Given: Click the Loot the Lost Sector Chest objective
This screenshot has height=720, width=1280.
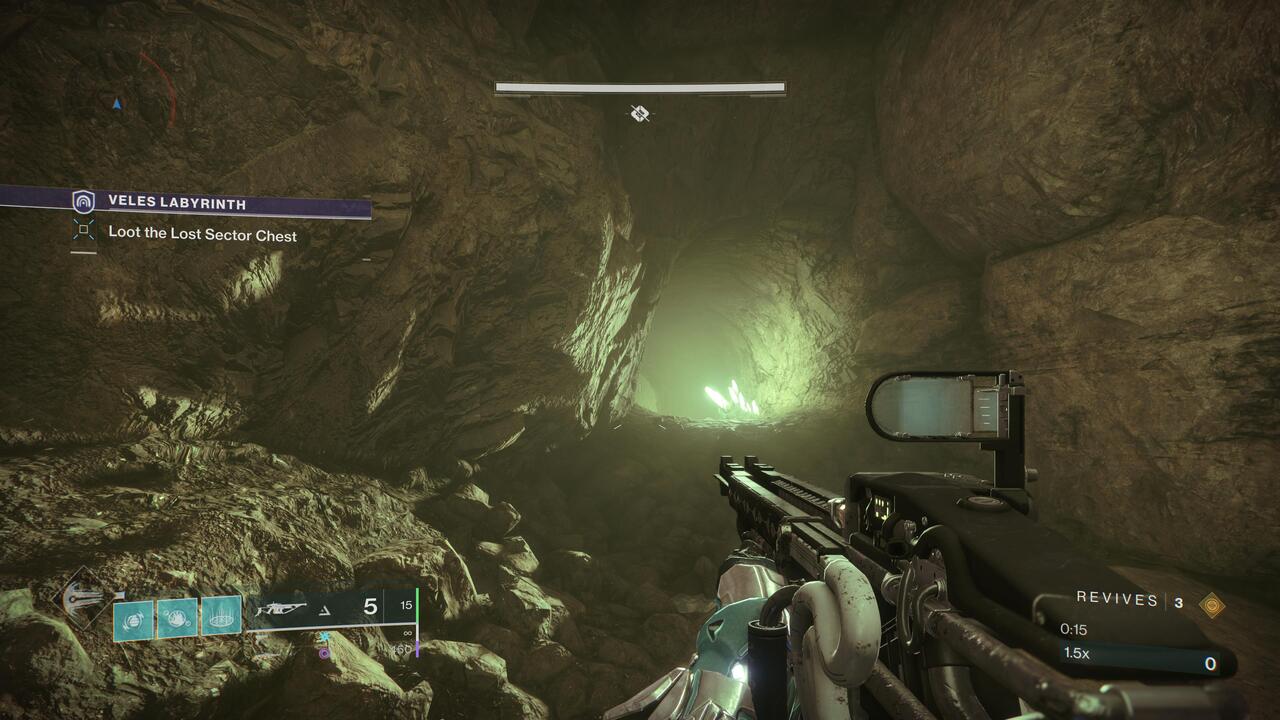Looking at the screenshot, I should pyautogui.click(x=202, y=235).
